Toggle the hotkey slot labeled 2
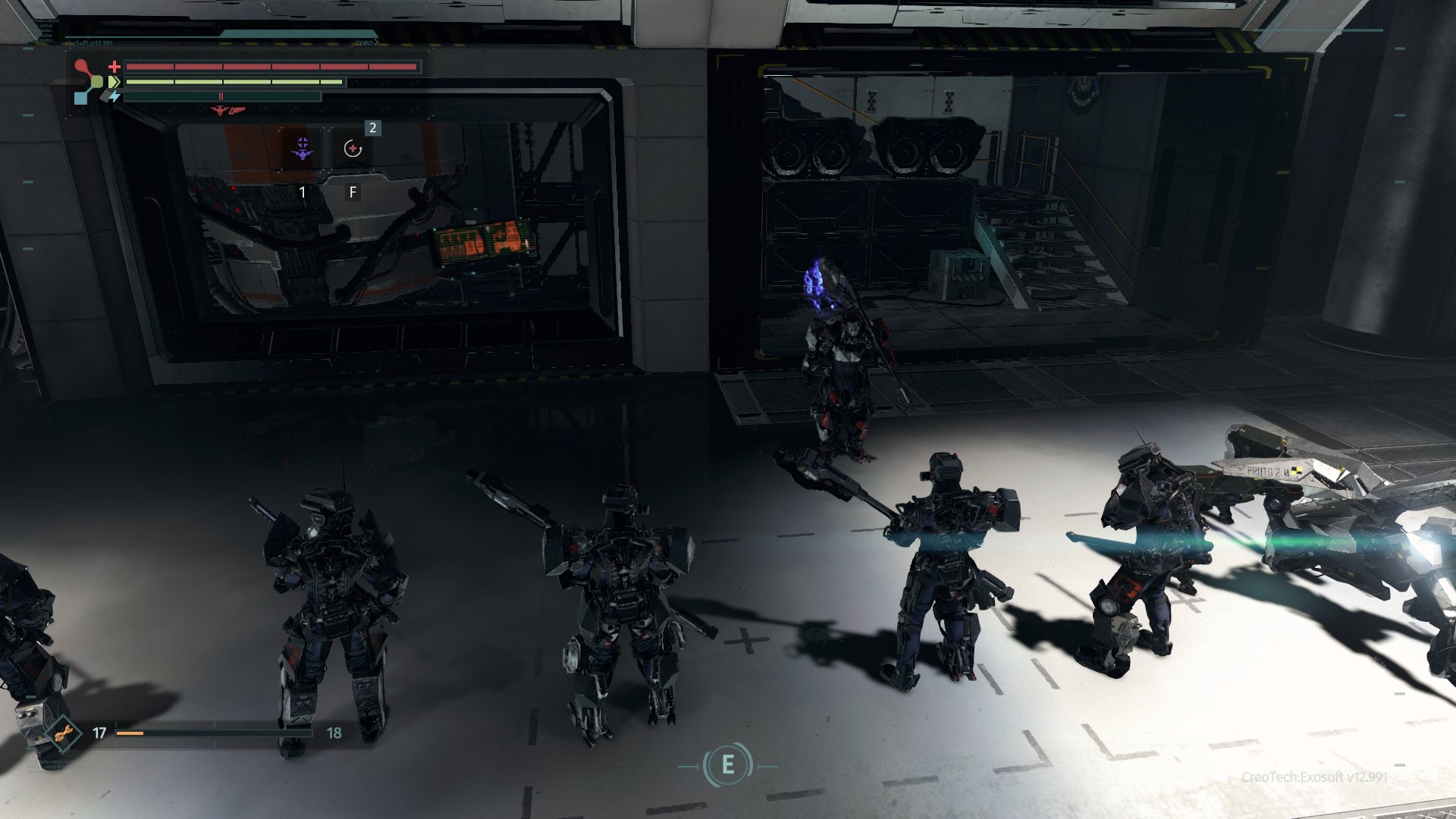This screenshot has height=819, width=1456. pos(372,127)
